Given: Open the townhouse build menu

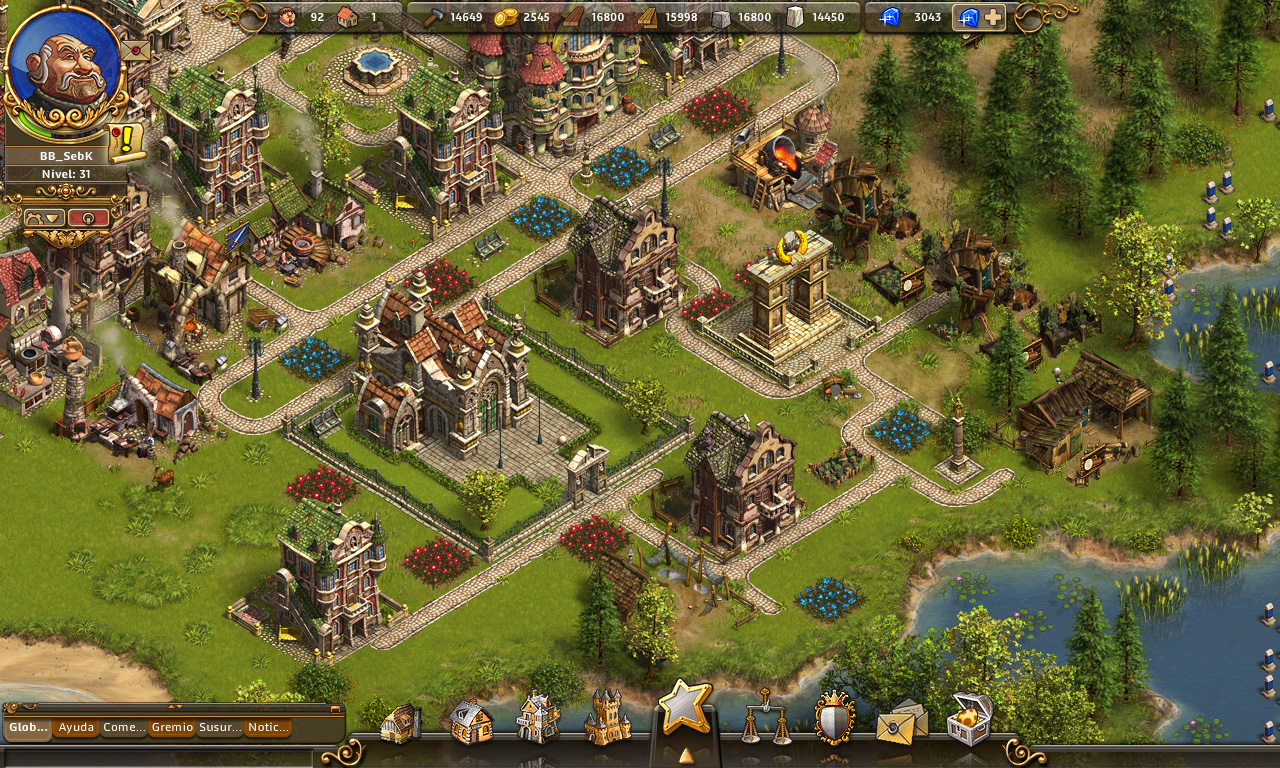Looking at the screenshot, I should (538, 719).
